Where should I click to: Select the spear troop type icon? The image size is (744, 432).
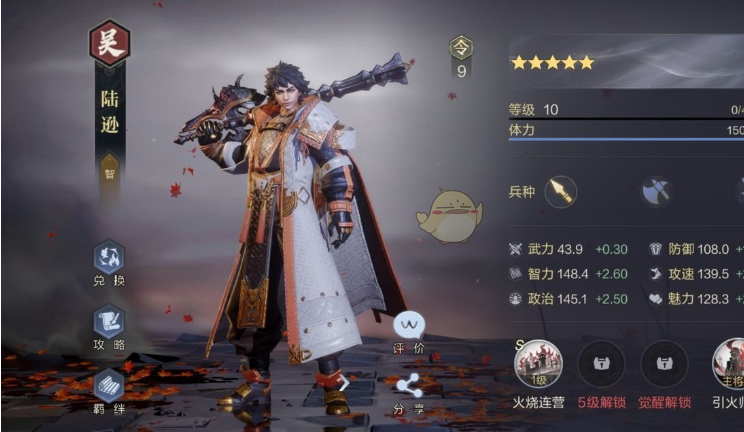click(x=561, y=191)
